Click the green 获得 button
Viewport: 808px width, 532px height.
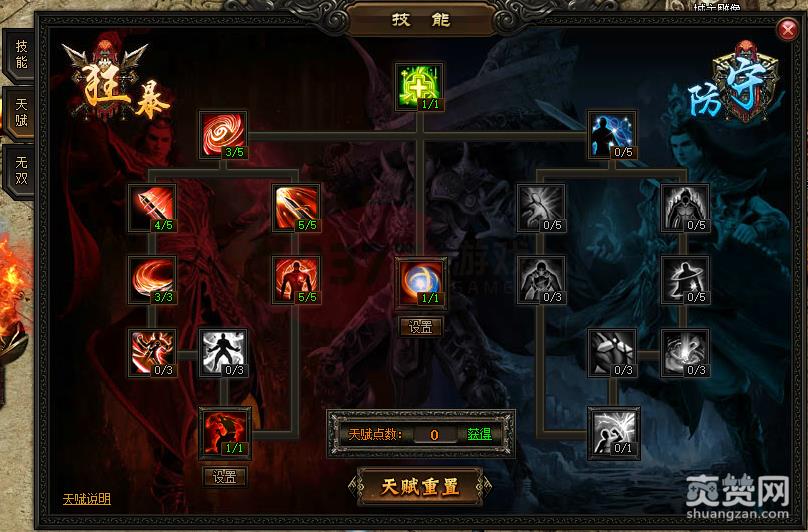pyautogui.click(x=479, y=435)
